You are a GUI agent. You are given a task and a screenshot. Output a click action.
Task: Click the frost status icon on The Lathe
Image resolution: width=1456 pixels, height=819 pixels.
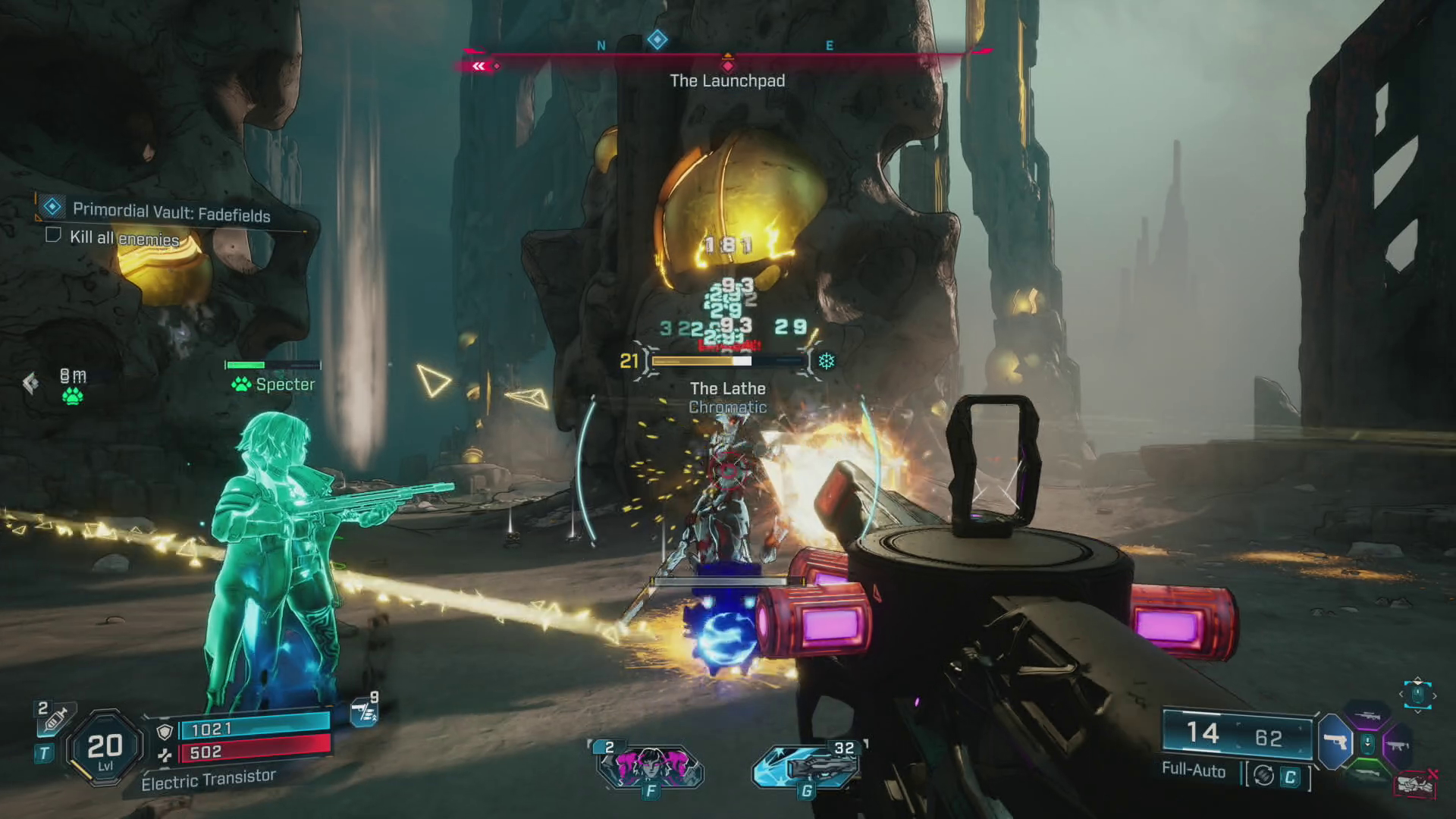tap(826, 361)
